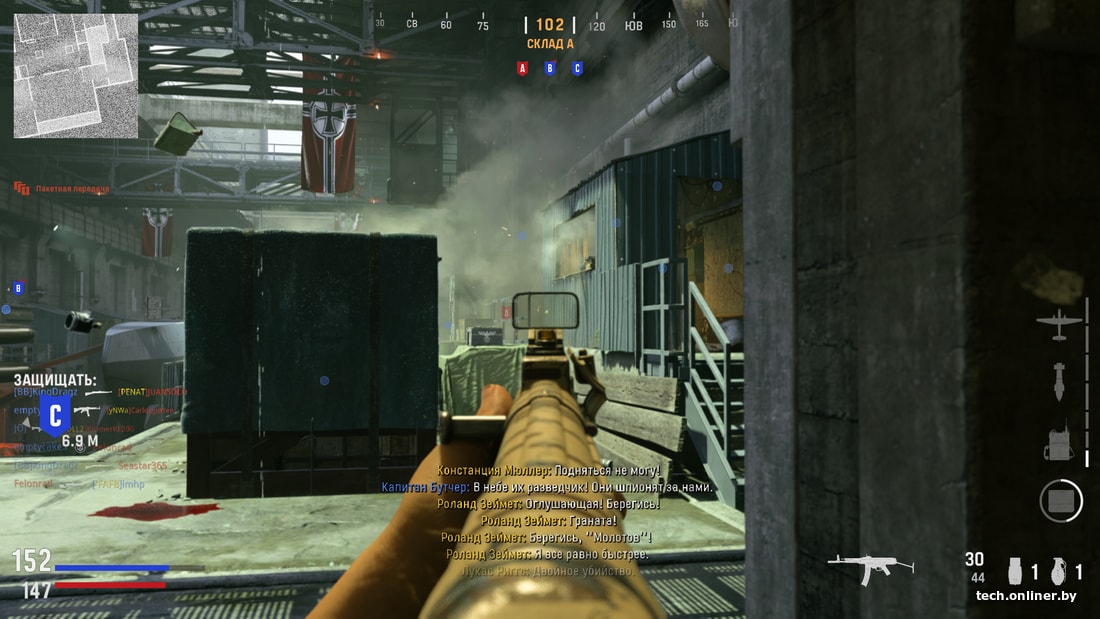Open the minimap in the corner
Screen dimensions: 1100x619
coord(75,75)
